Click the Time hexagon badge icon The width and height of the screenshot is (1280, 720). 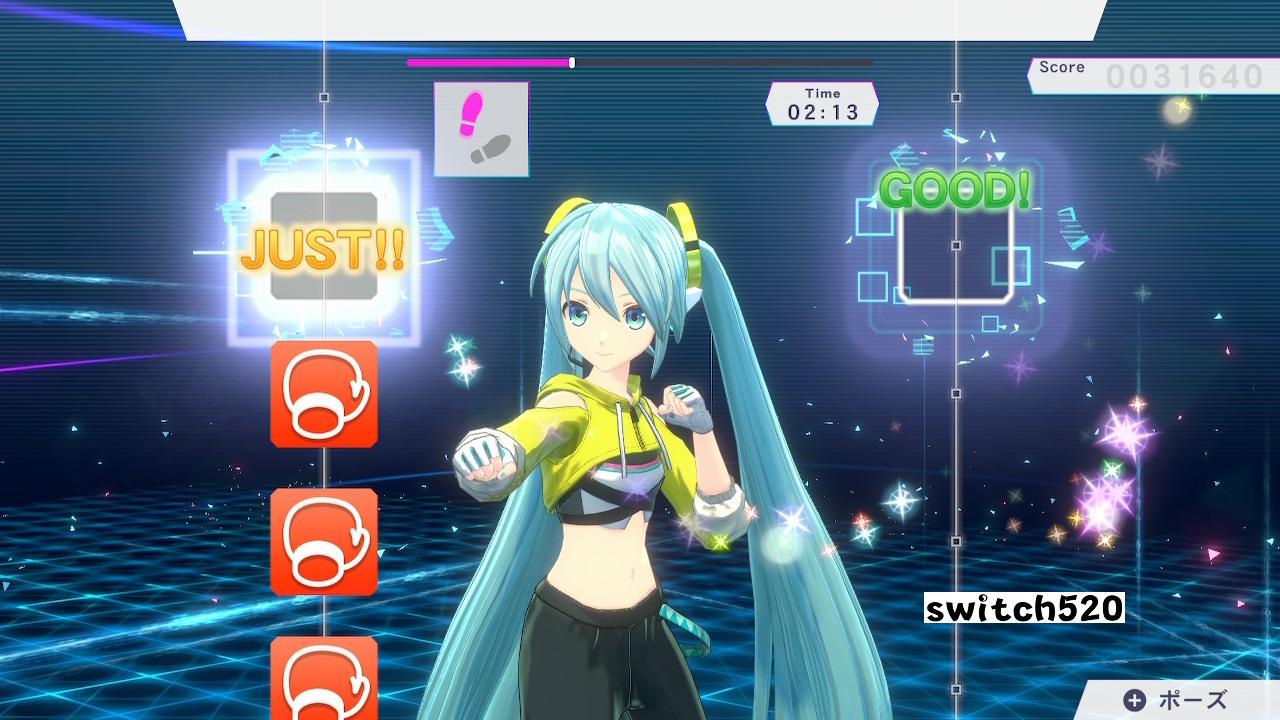[x=822, y=102]
